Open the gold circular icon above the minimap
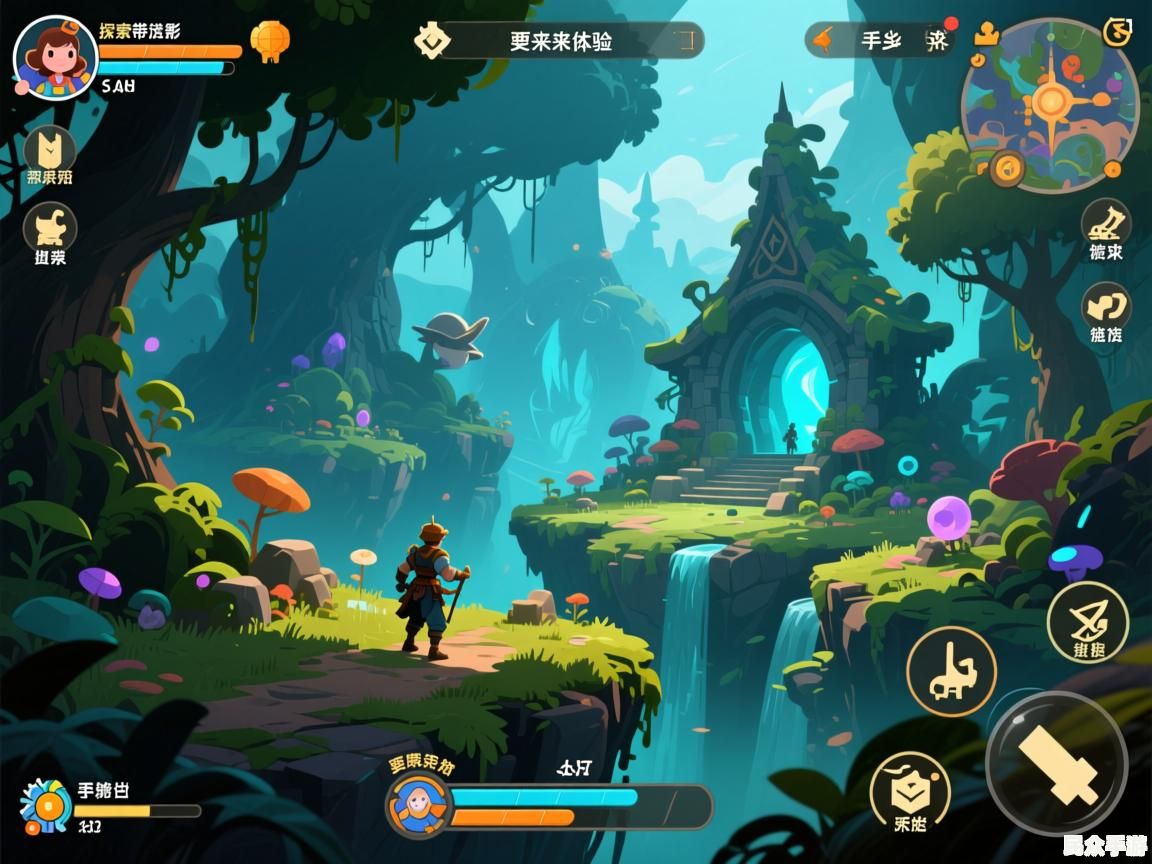The image size is (1152, 864). [1117, 32]
